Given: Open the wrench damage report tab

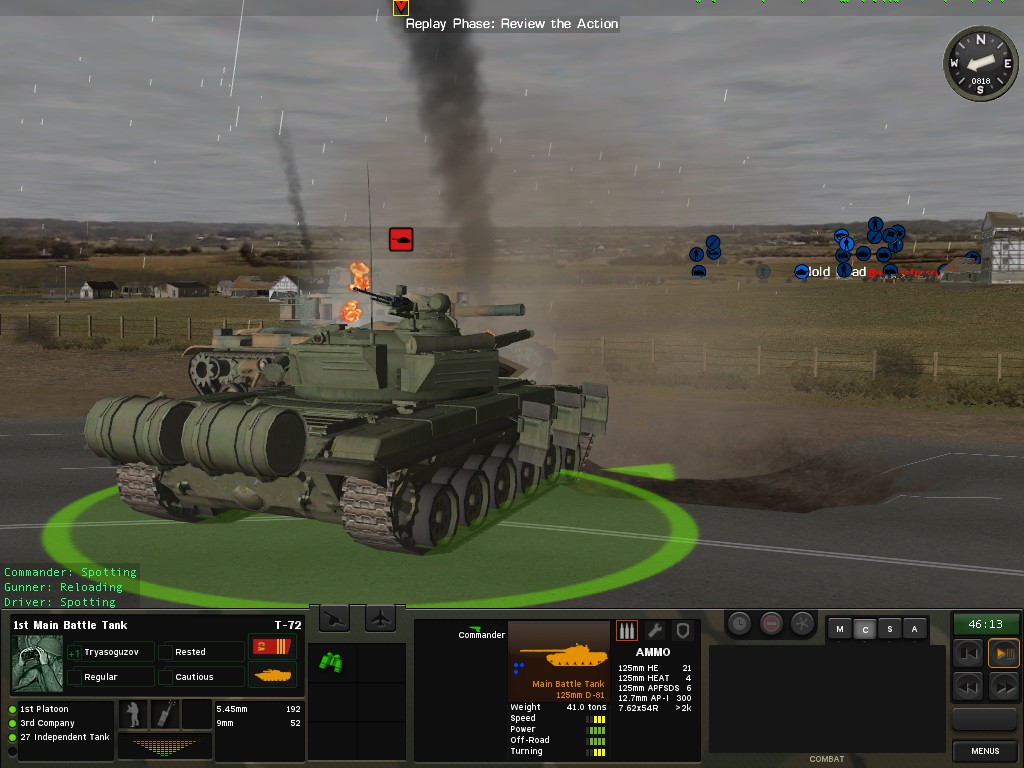Looking at the screenshot, I should pos(655,631).
